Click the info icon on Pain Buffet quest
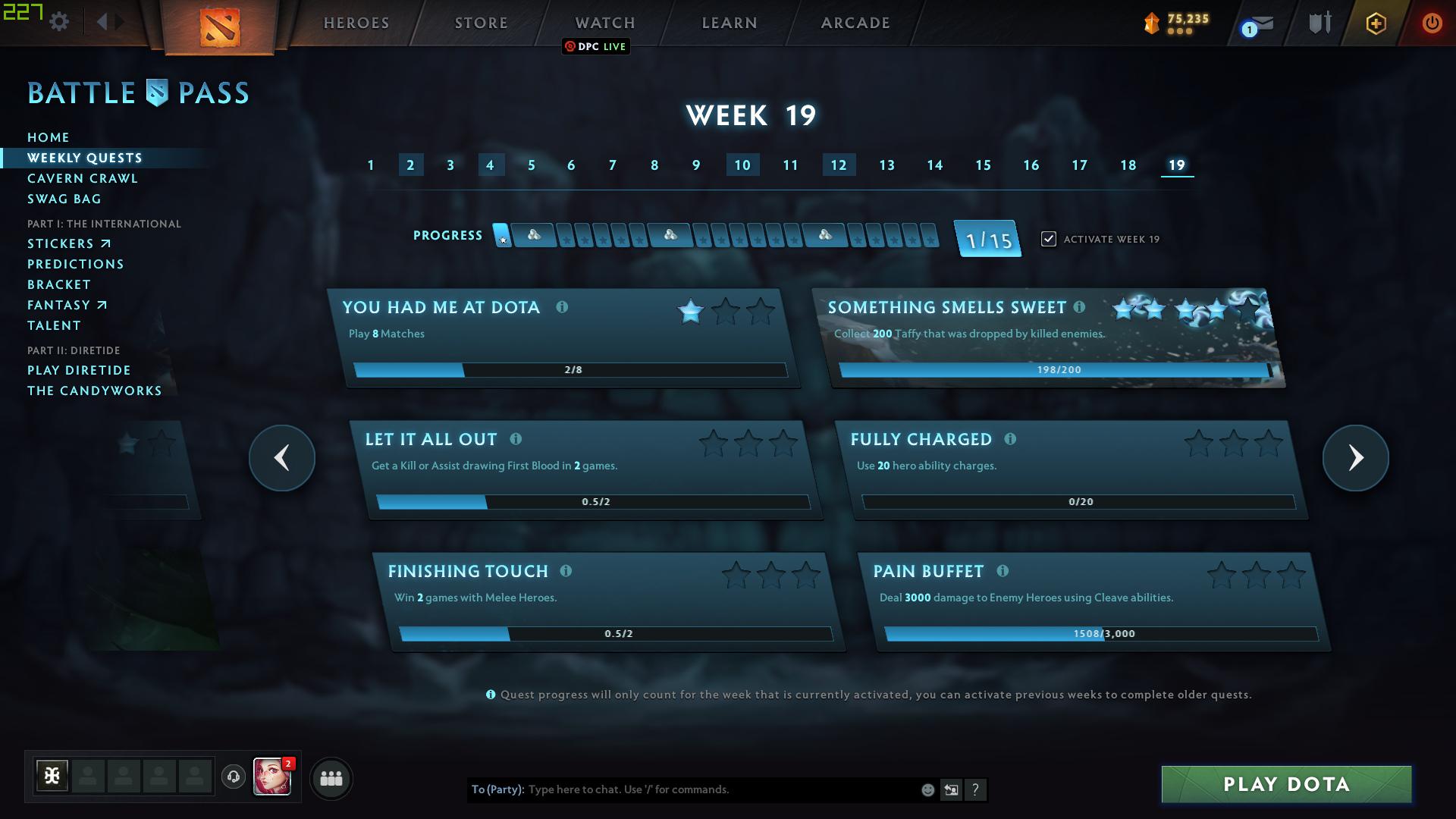This screenshot has width=1456, height=819. point(1003,571)
